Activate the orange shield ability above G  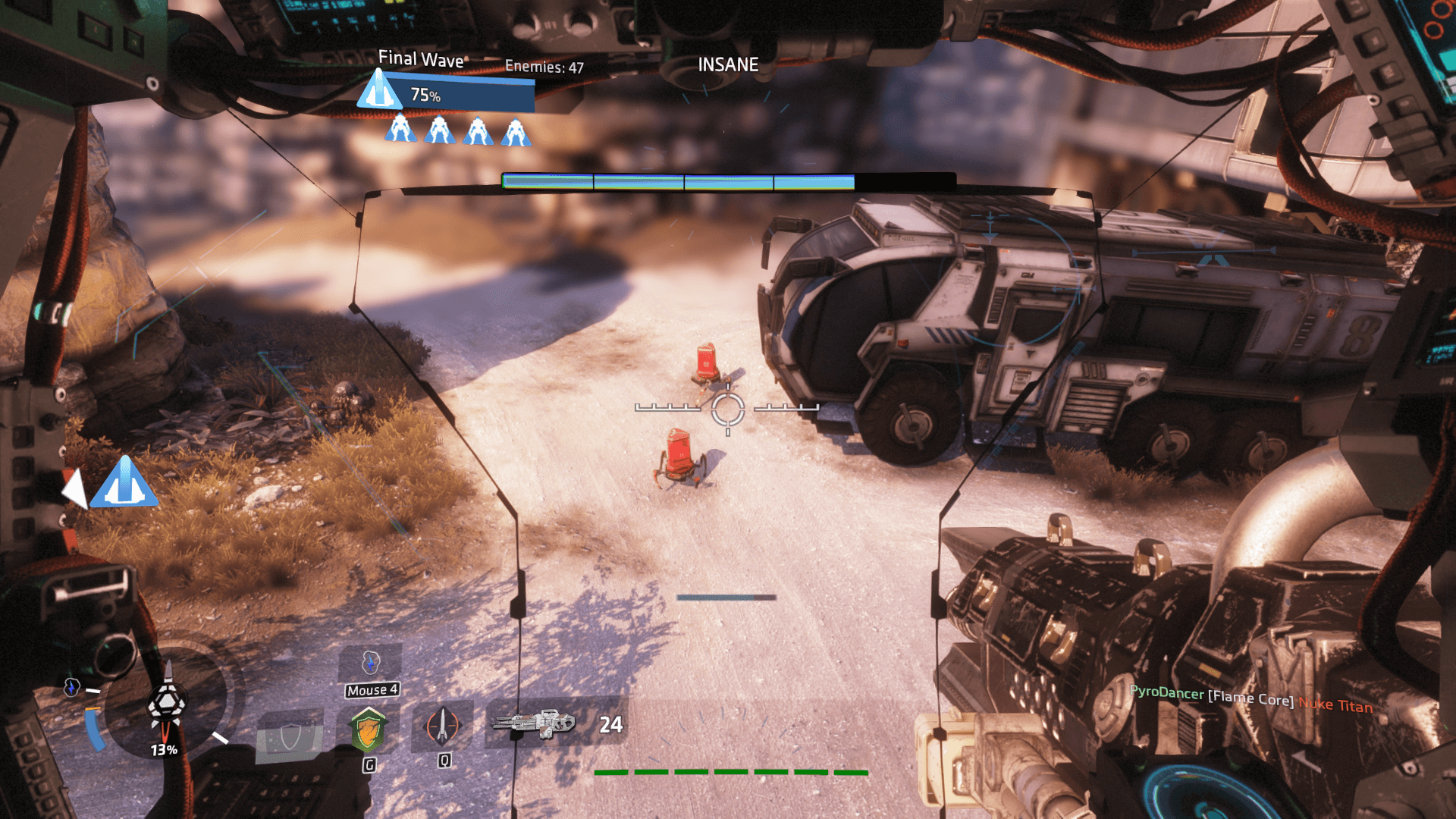369,730
